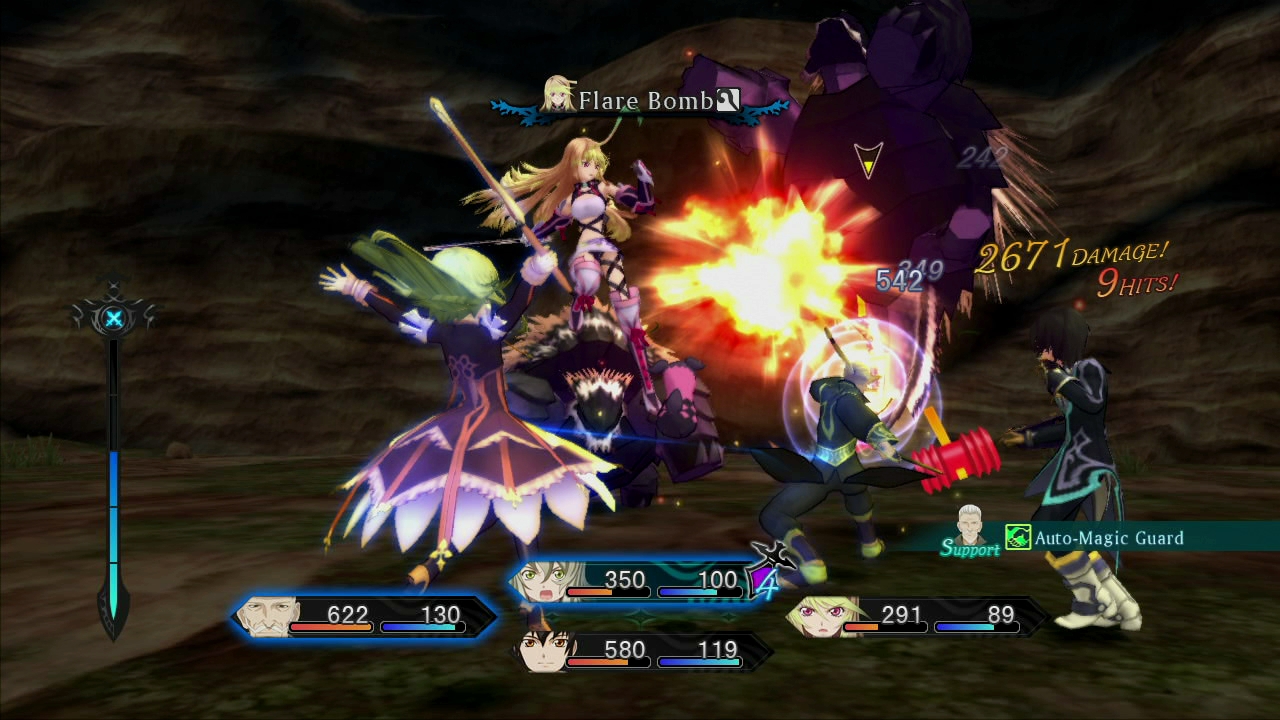1280x720 pixels.
Task: Select Rowen's party status portrait
Action: pyautogui.click(x=266, y=616)
